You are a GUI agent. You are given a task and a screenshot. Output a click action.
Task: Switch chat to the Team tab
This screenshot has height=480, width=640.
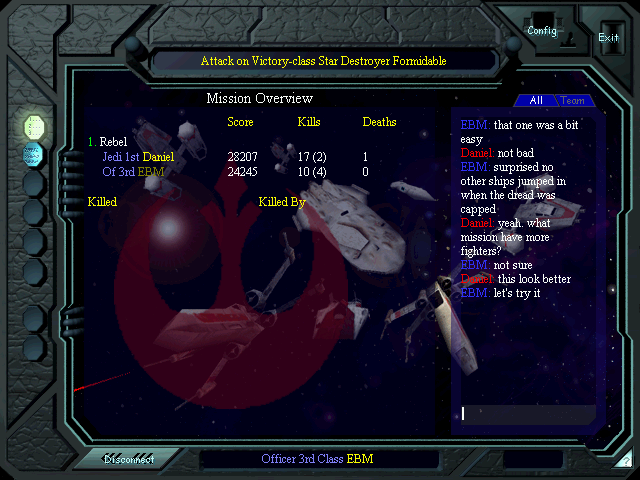click(573, 101)
